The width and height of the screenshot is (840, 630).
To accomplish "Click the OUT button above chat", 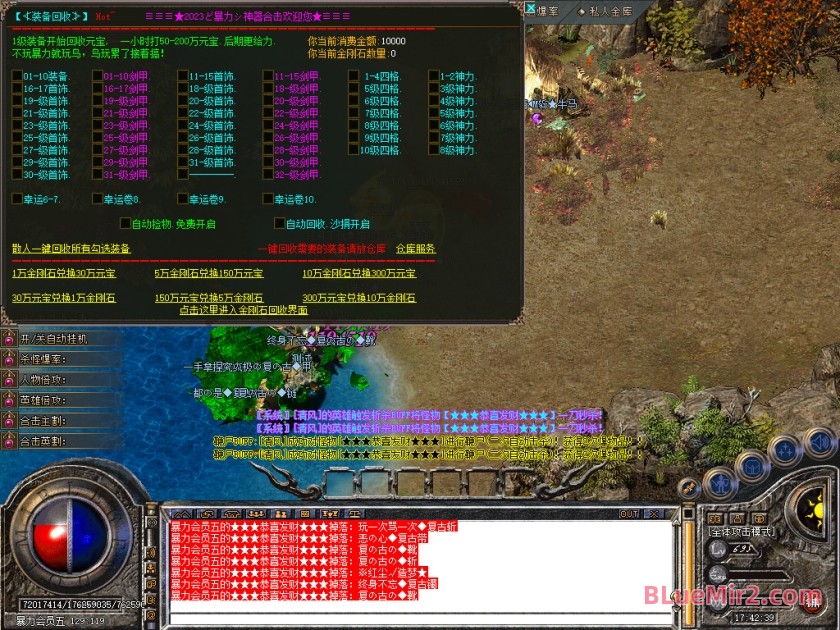I will pyautogui.click(x=628, y=514).
